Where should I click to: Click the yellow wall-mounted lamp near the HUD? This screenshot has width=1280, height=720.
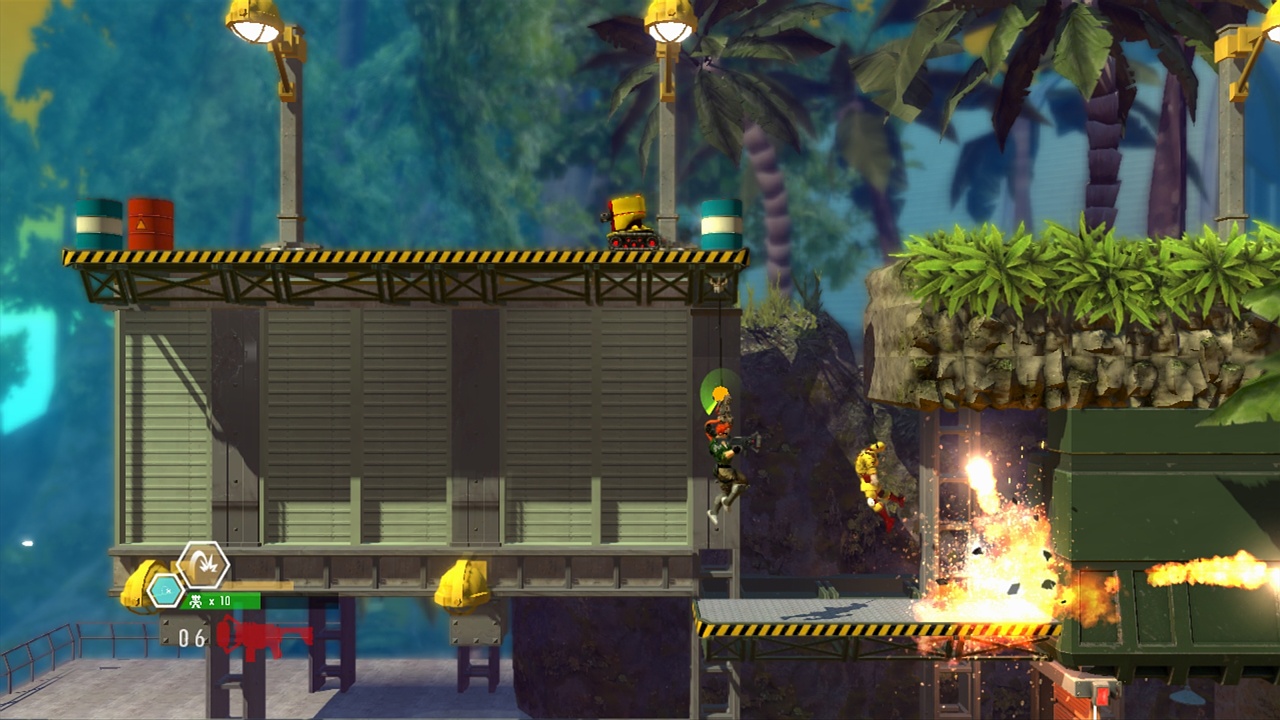(x=135, y=585)
